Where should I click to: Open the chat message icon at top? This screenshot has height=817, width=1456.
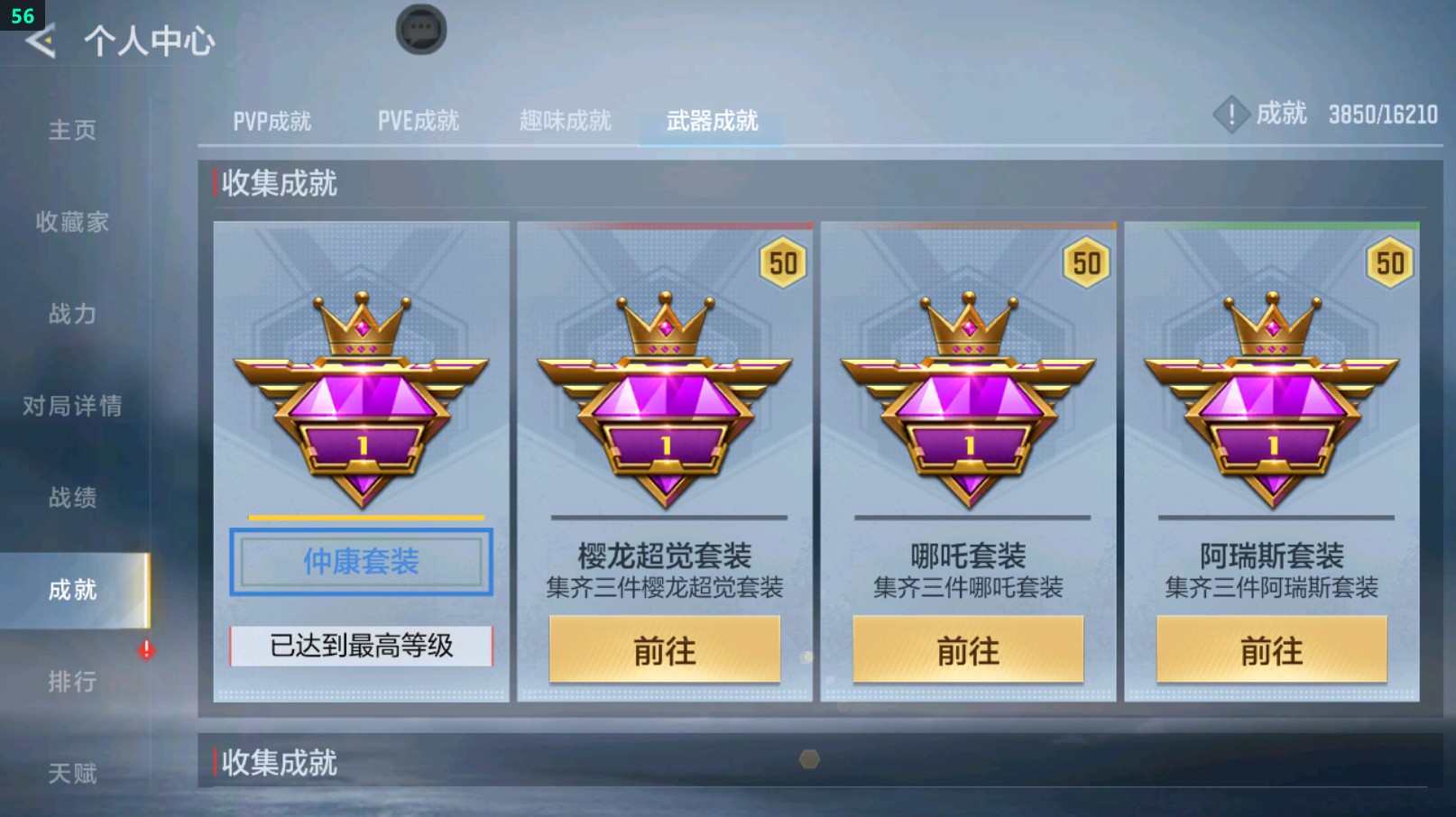[420, 29]
